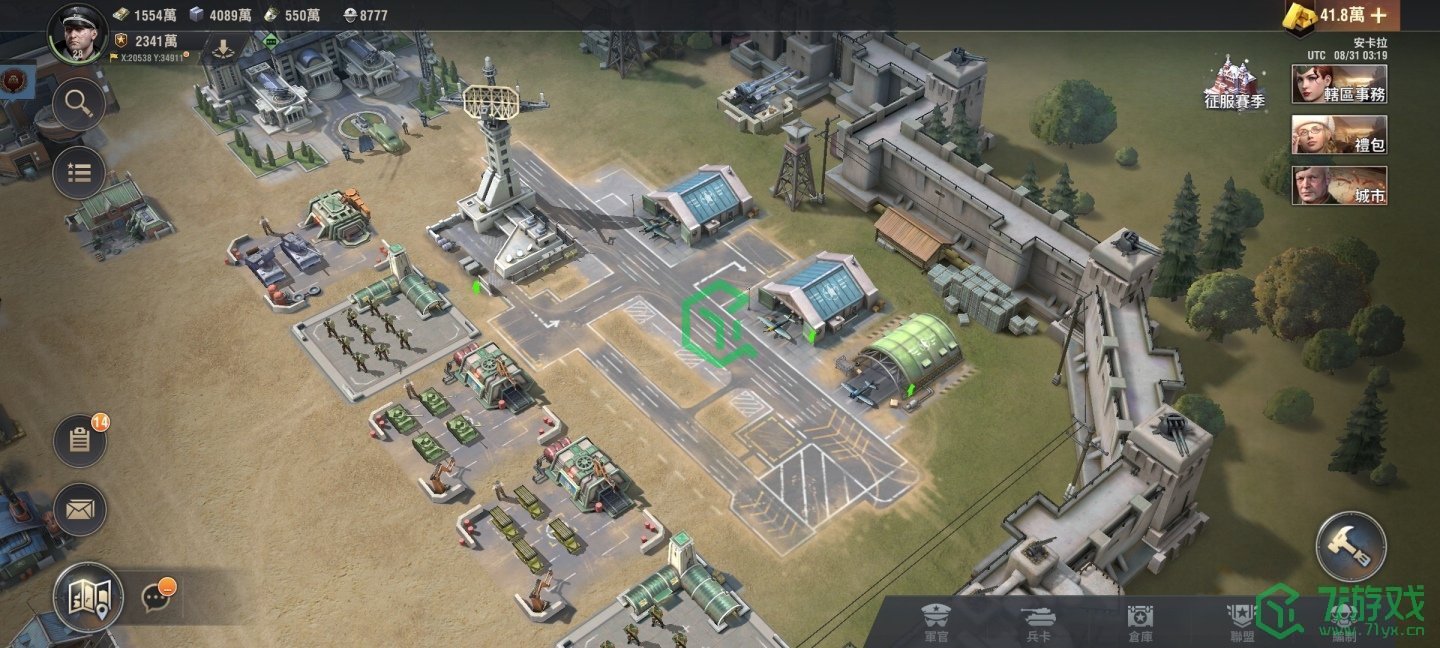Click the red emblem badge on left edge
This screenshot has width=1440, height=648.
tap(14, 80)
